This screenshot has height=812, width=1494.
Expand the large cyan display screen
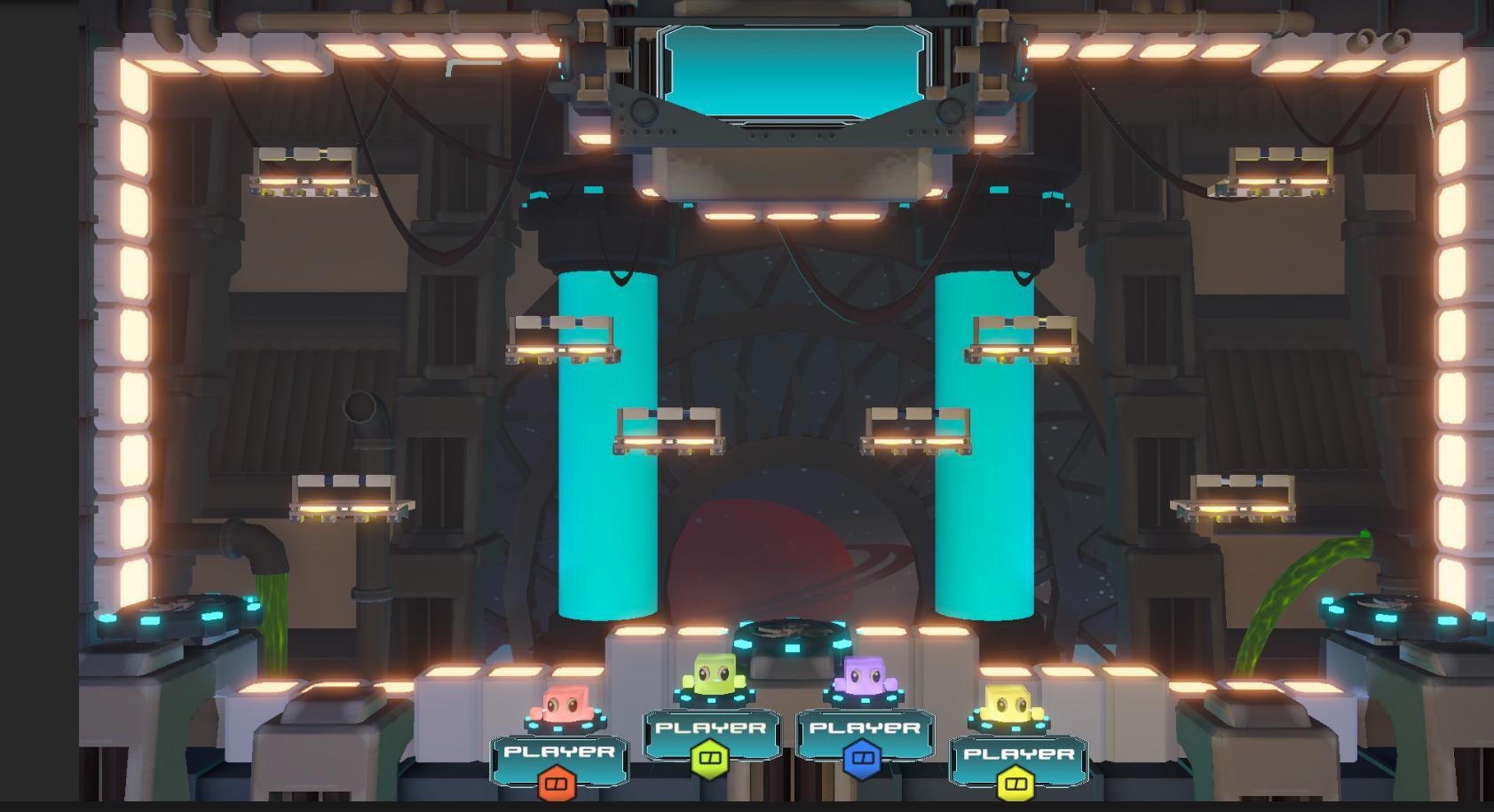coord(796,68)
